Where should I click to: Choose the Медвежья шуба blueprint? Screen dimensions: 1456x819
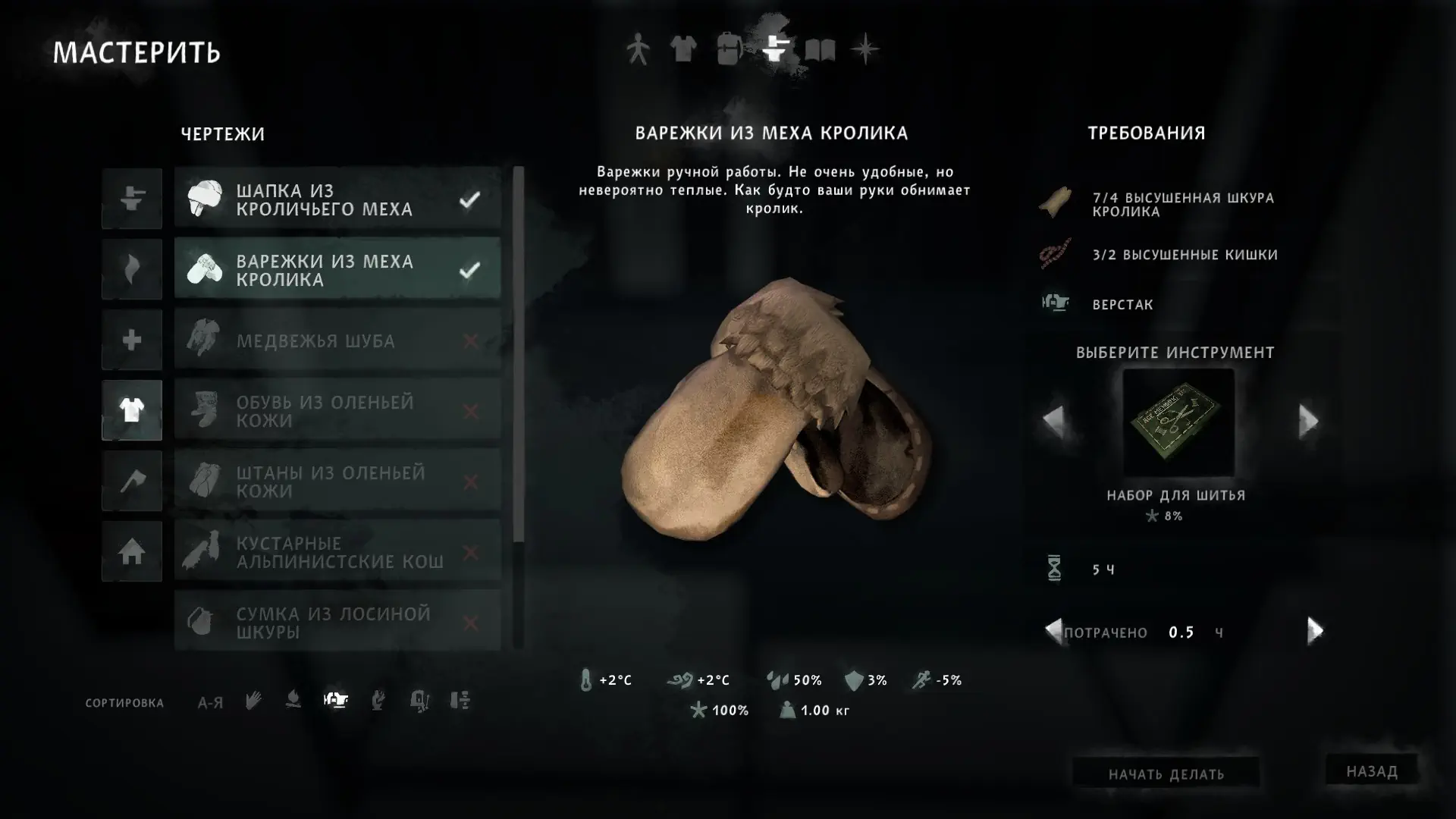tap(337, 340)
